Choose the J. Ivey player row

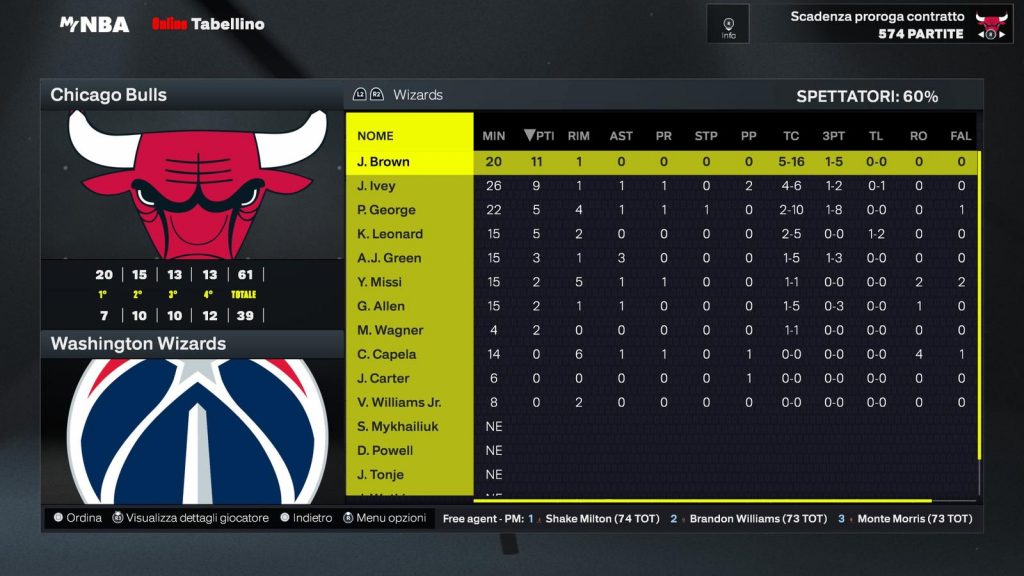click(x=376, y=186)
